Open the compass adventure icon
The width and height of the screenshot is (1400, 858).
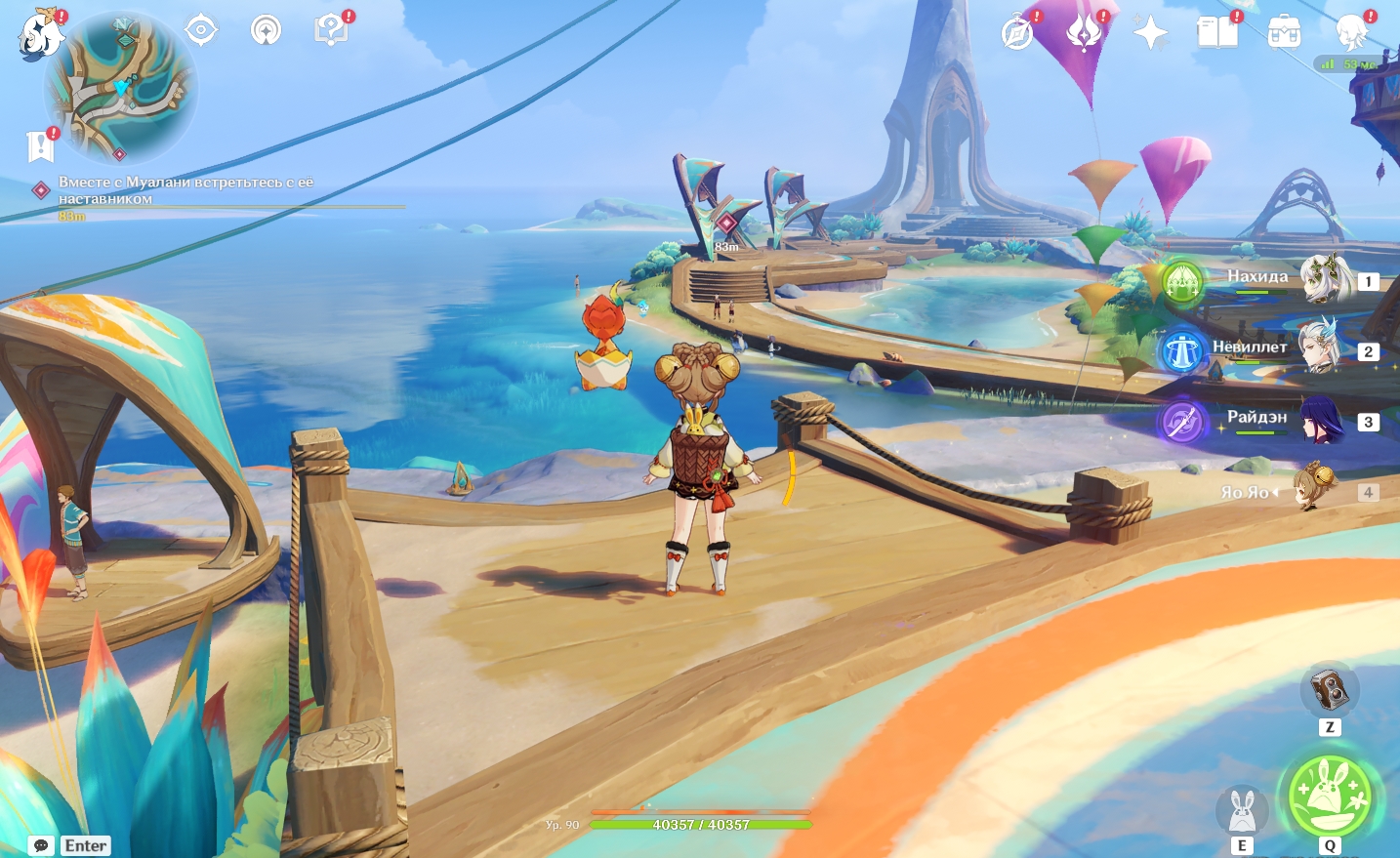pyautogui.click(x=1017, y=33)
